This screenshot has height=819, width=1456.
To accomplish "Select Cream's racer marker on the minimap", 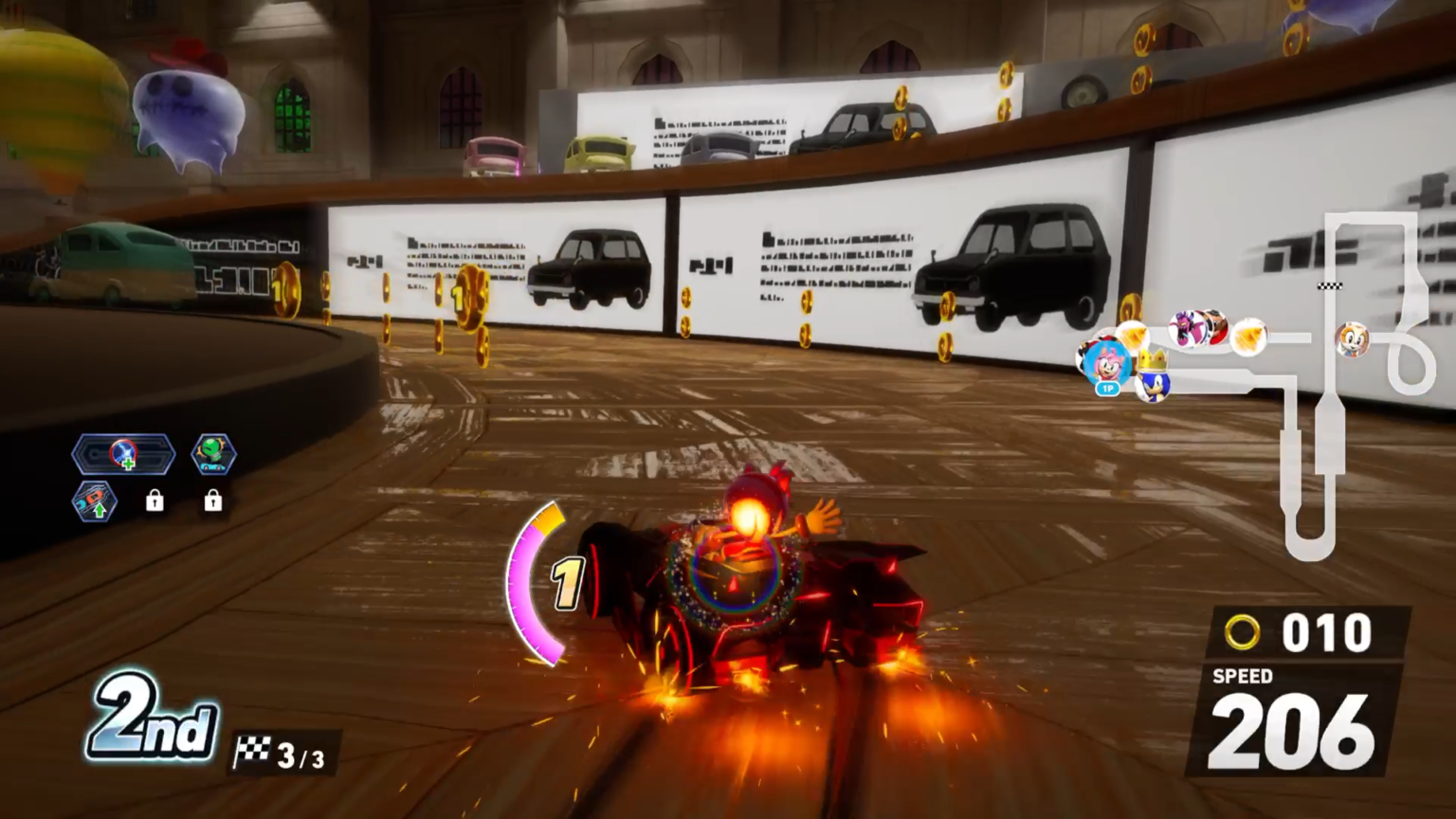I will pos(1352,338).
